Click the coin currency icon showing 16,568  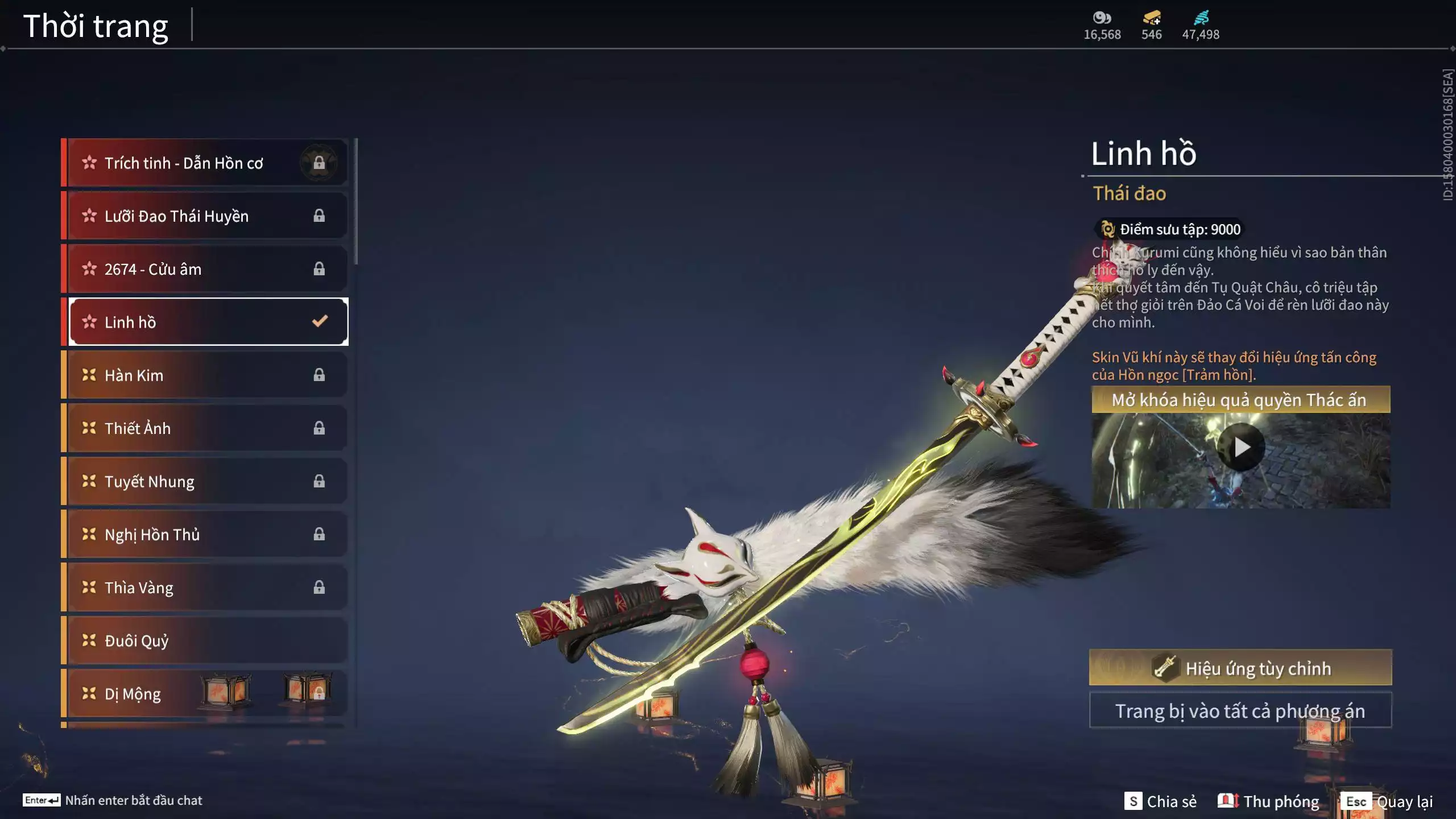pos(1101,18)
